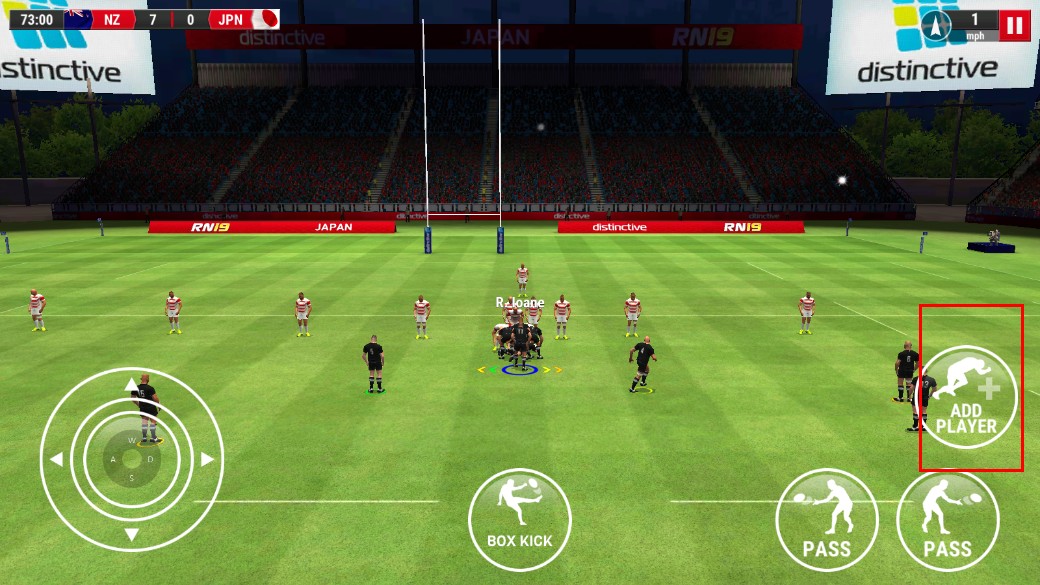This screenshot has height=585, width=1040.
Task: Perform a Box Kick
Action: click(520, 519)
